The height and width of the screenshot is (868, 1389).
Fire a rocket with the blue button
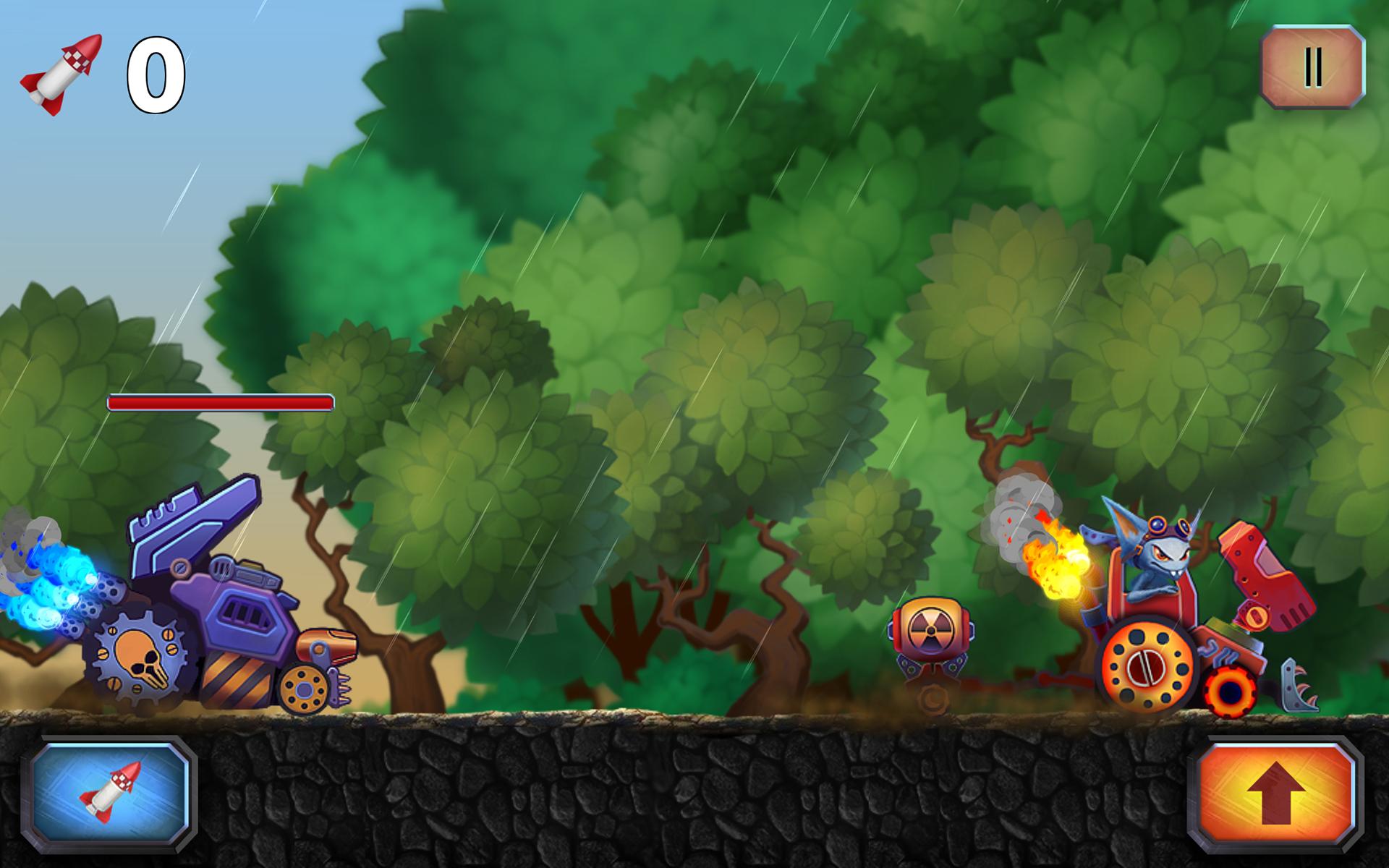(110, 796)
